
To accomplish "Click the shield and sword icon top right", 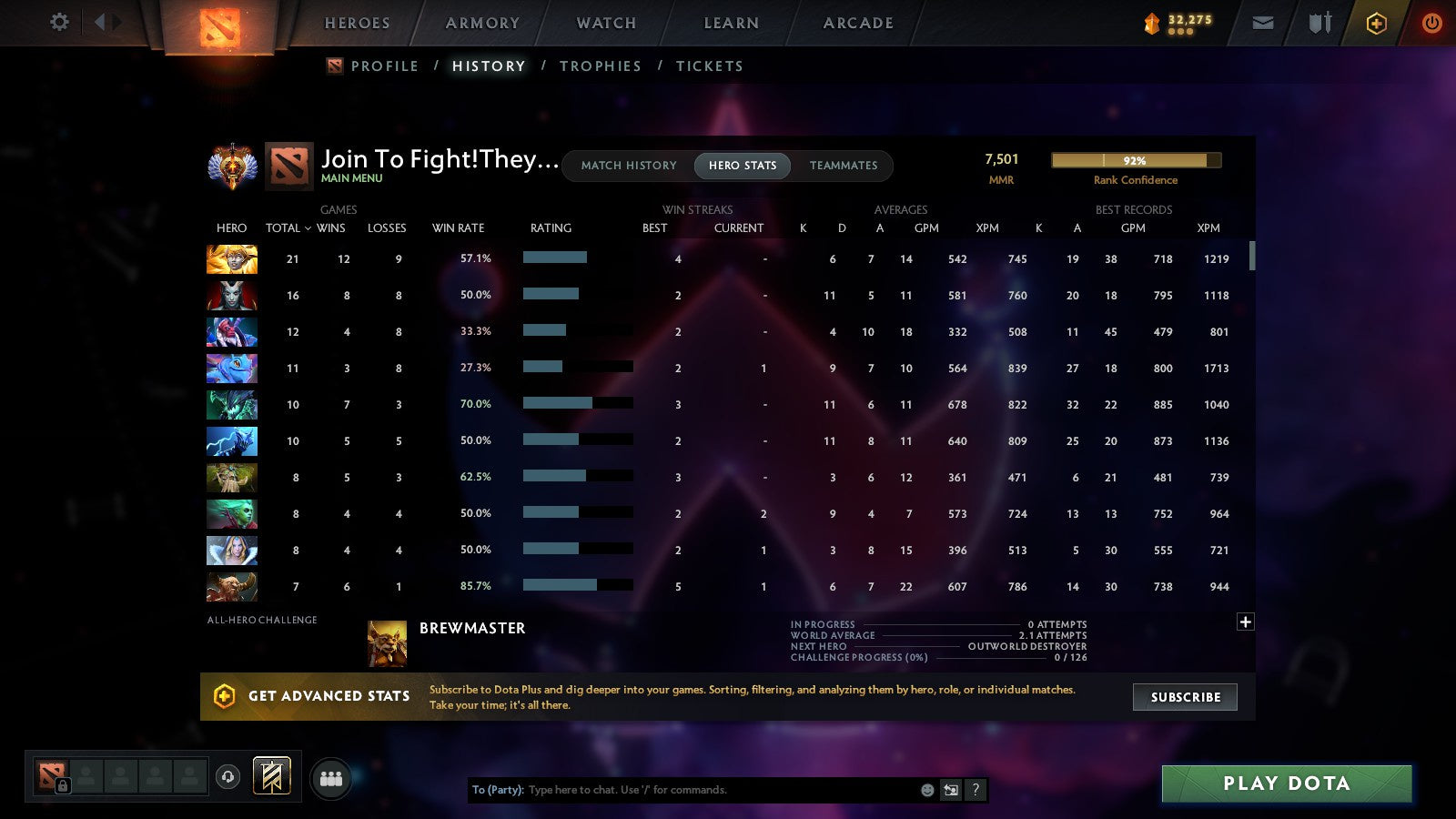I will point(1319,23).
